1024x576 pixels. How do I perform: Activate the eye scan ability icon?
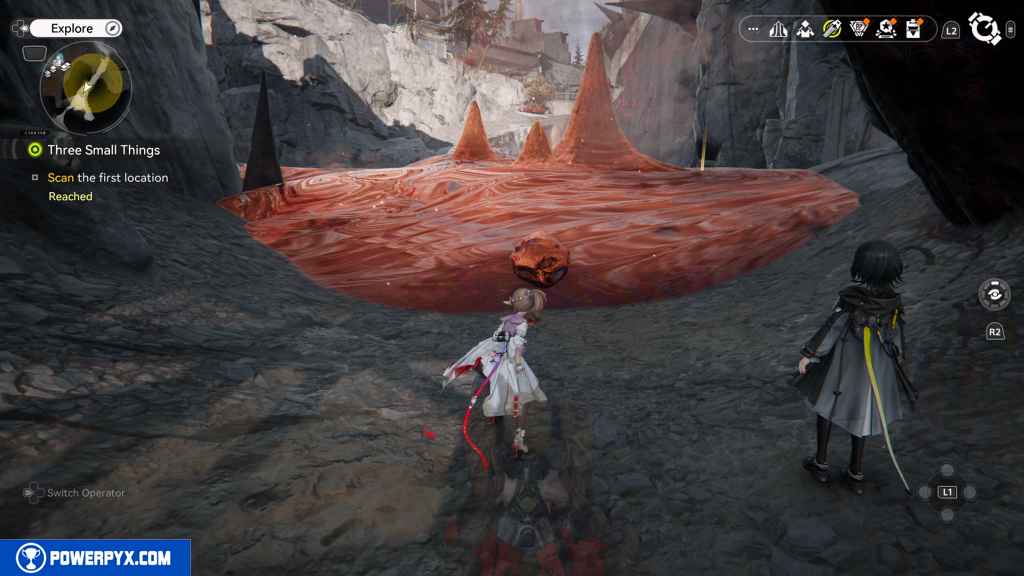[994, 295]
